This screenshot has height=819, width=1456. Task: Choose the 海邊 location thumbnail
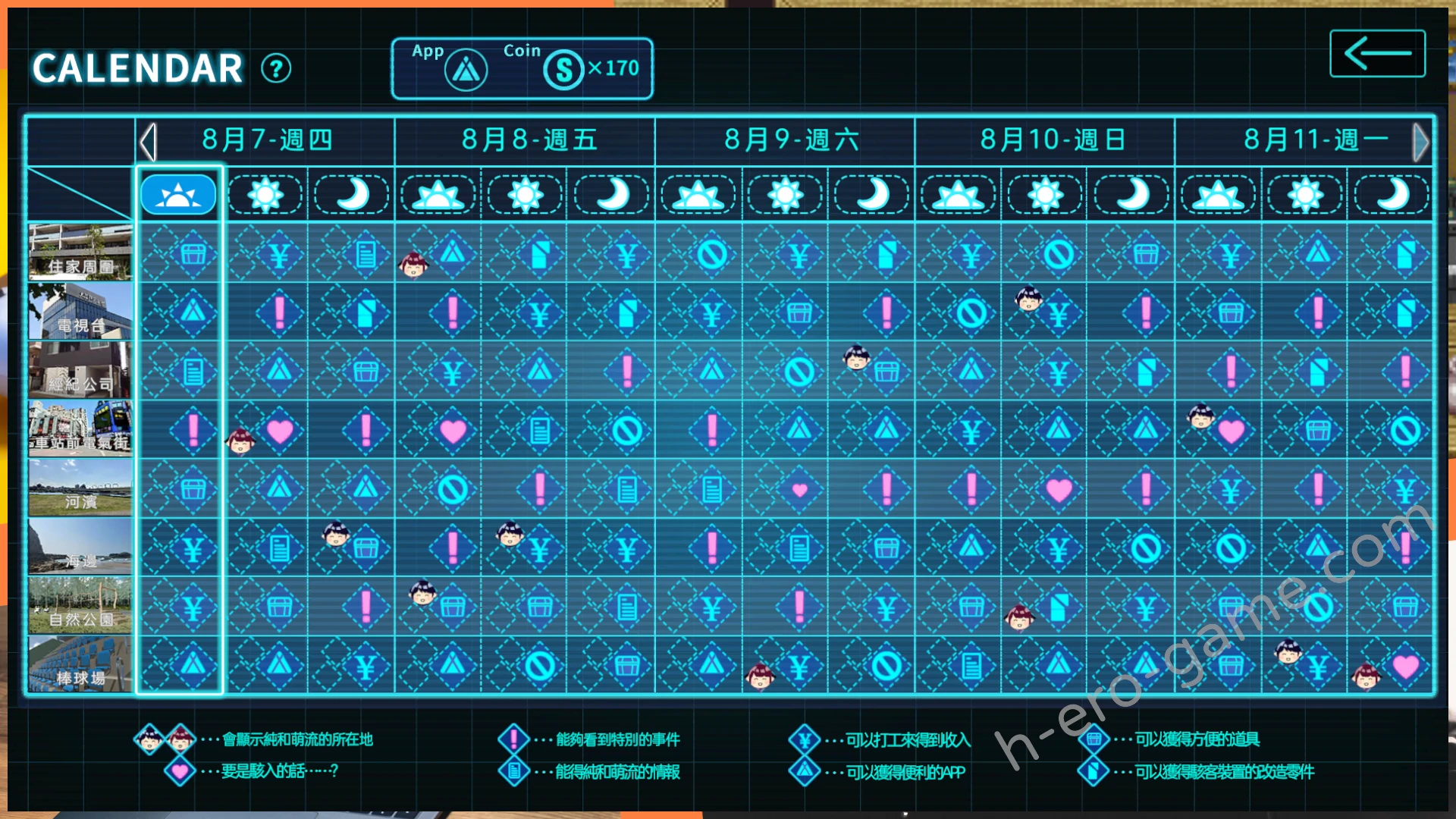[80, 546]
